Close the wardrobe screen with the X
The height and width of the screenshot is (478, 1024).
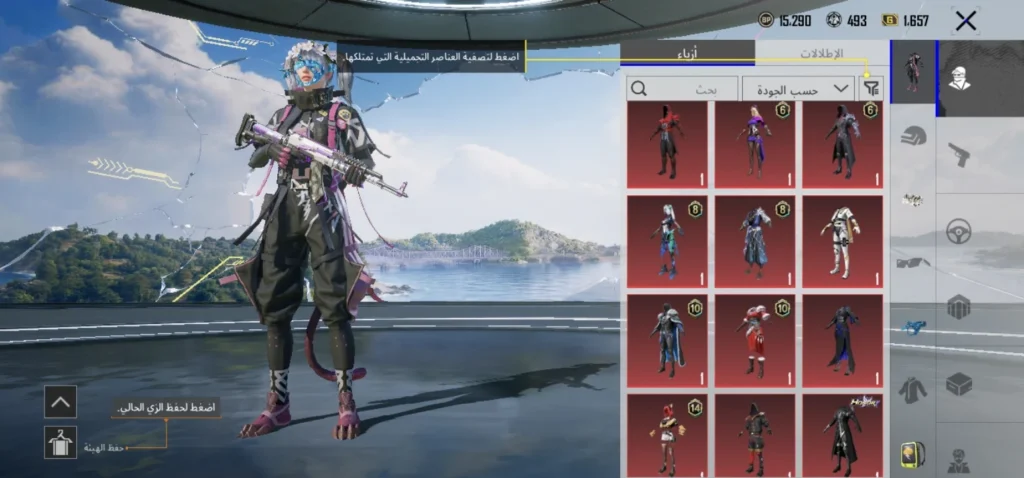click(x=965, y=20)
